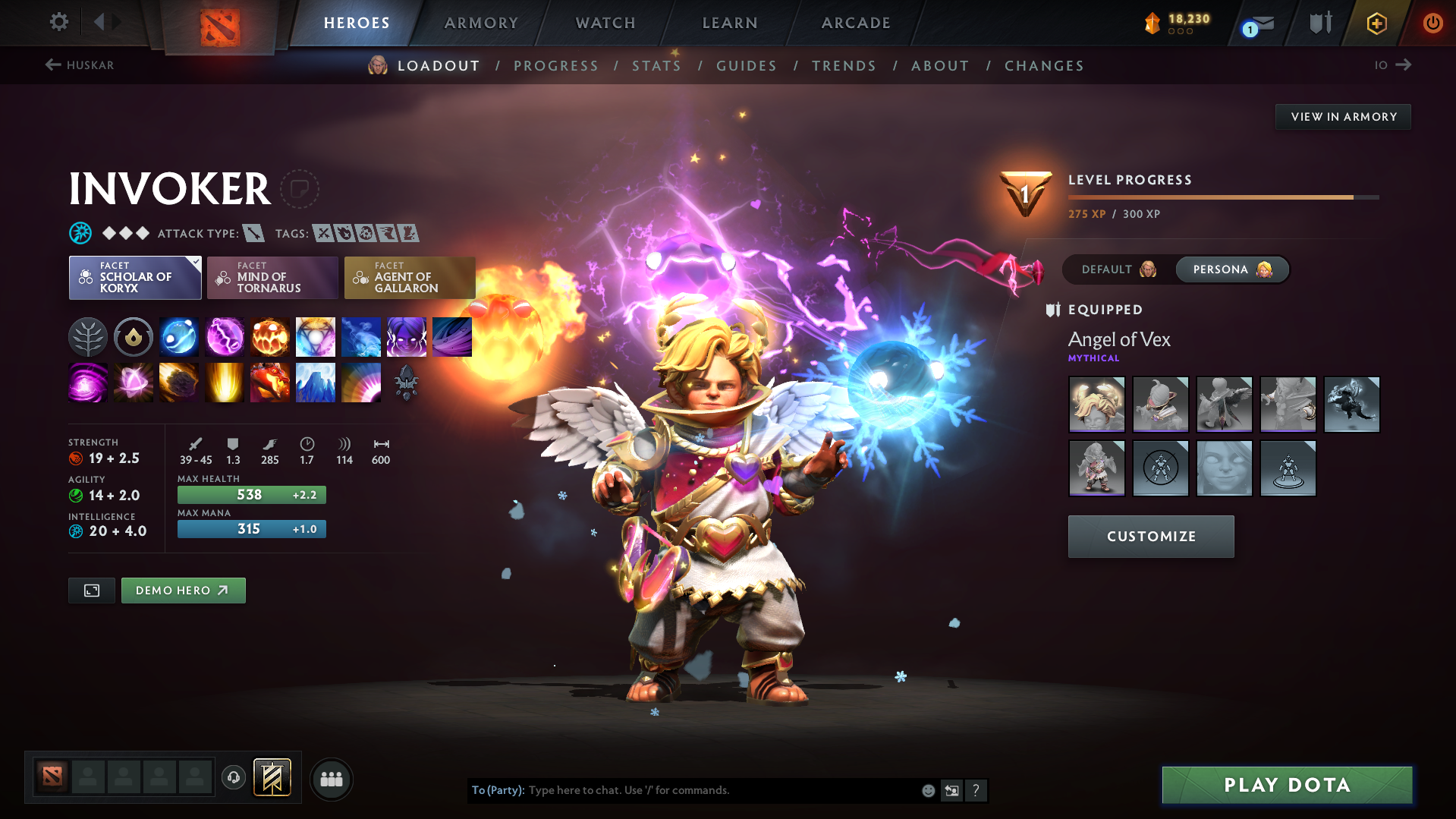
Task: Launch Demo Hero mode
Action: pos(183,591)
